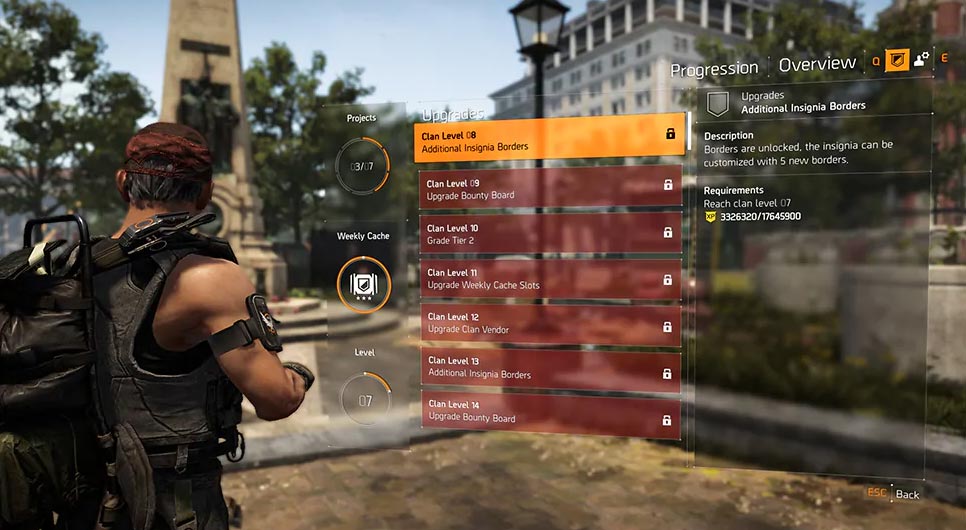Choose Clan Level 14 Upgrade Bounty Board
Image resolution: width=966 pixels, height=530 pixels.
(x=549, y=412)
